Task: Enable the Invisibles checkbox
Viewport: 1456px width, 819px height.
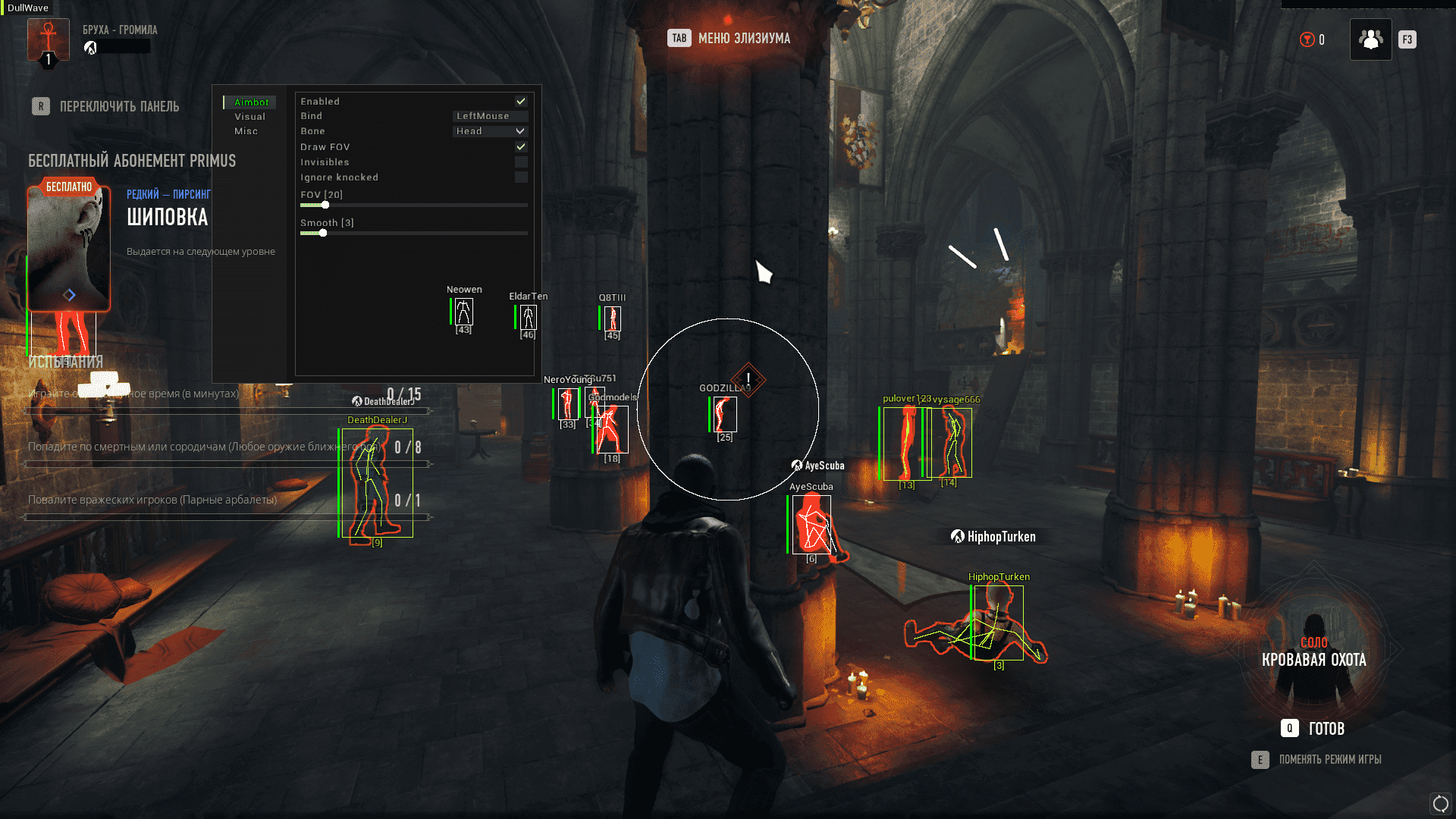Action: (521, 162)
